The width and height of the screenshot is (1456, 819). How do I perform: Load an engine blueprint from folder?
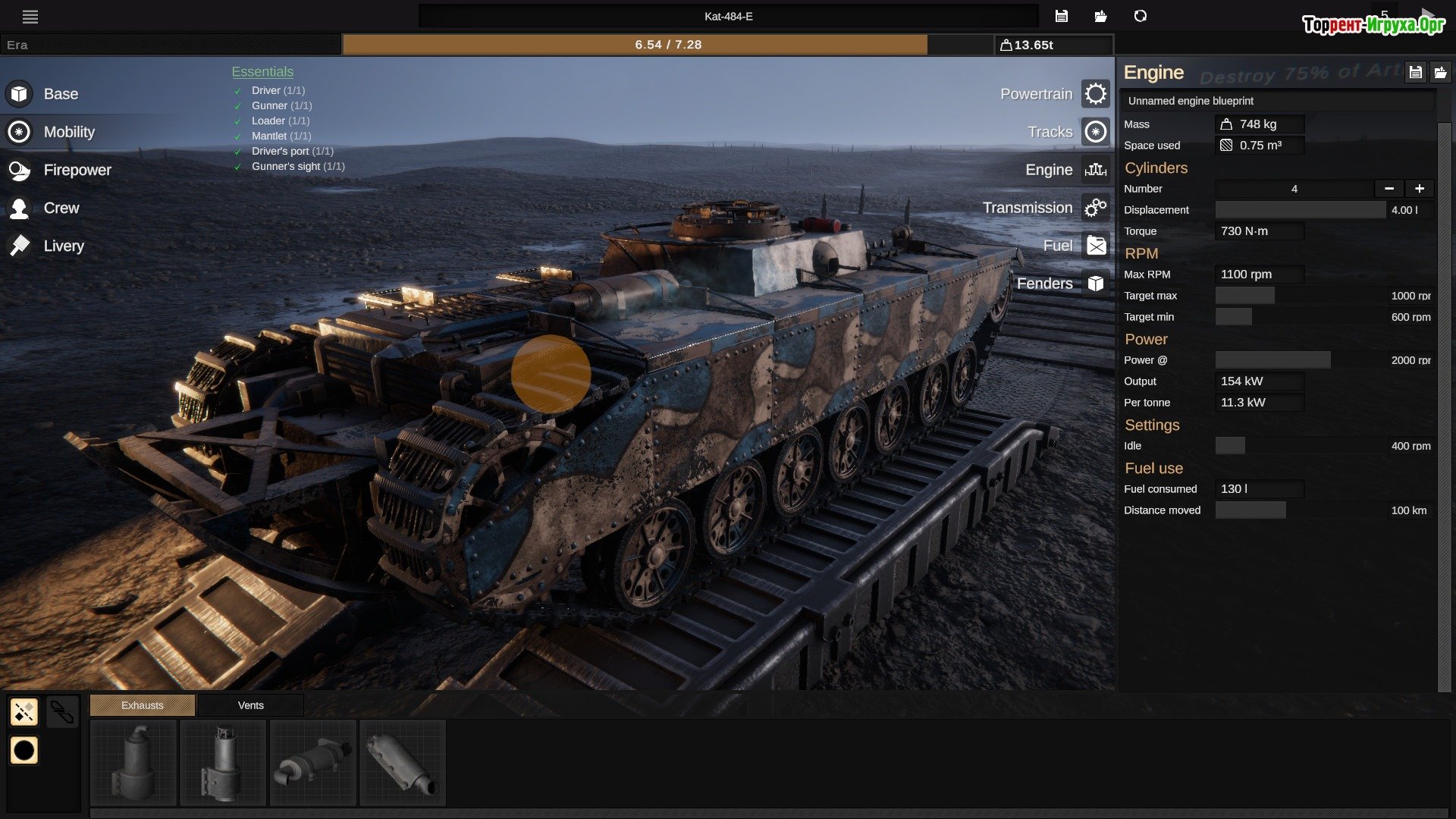pyautogui.click(x=1440, y=73)
